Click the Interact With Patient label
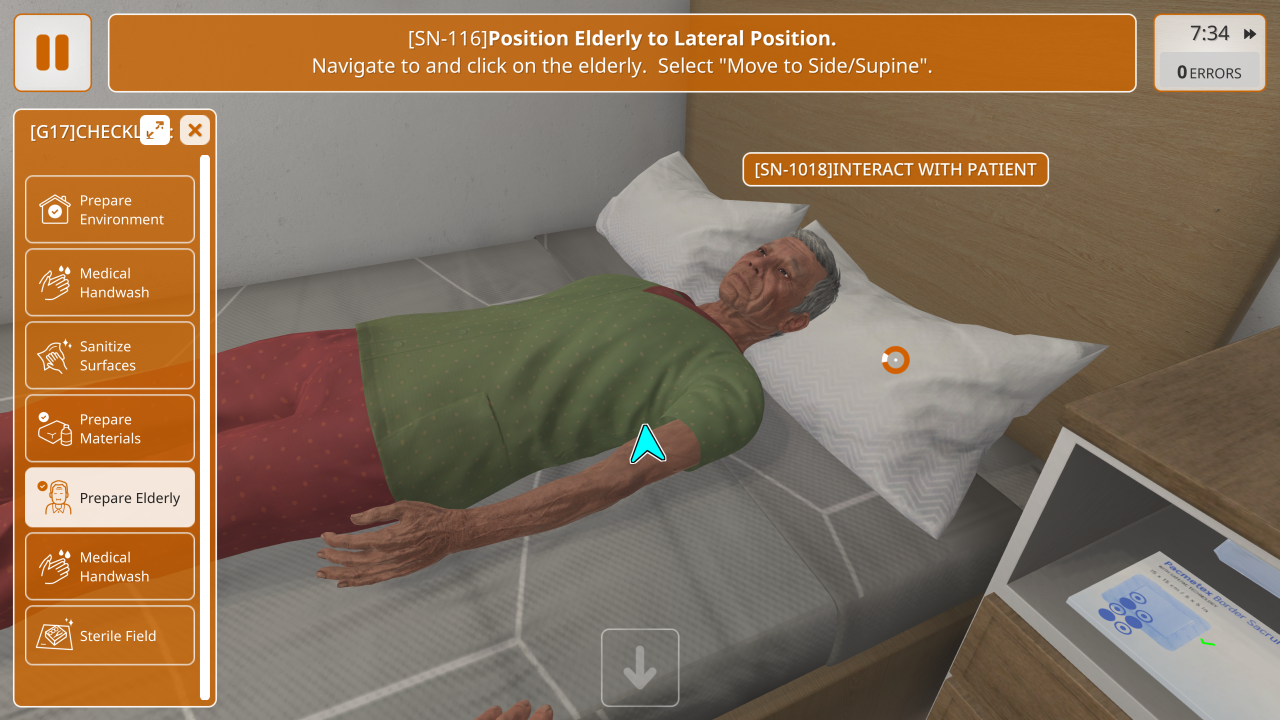The image size is (1280, 720). (895, 169)
